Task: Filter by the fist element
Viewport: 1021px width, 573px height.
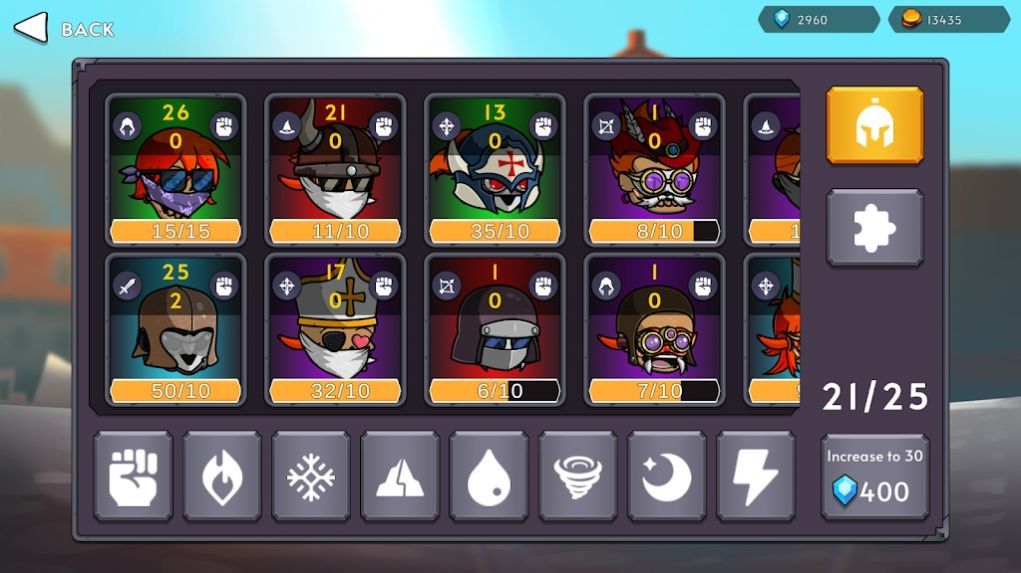Action: click(x=133, y=477)
